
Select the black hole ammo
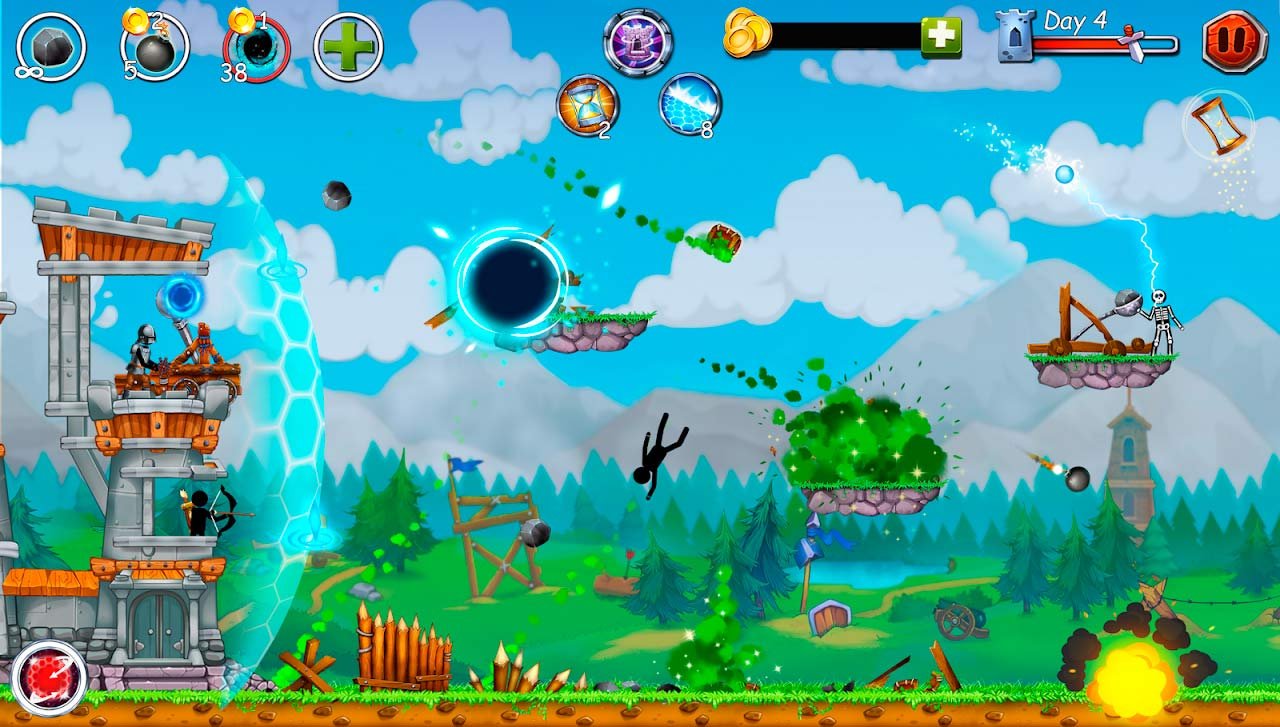pos(257,48)
